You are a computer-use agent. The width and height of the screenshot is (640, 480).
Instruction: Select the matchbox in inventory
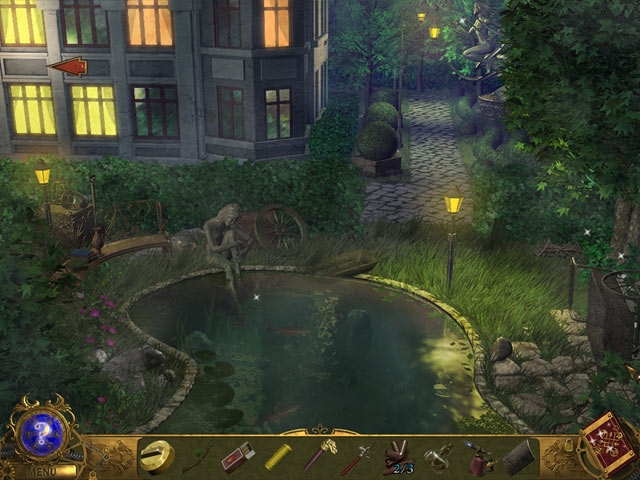[x=238, y=457]
